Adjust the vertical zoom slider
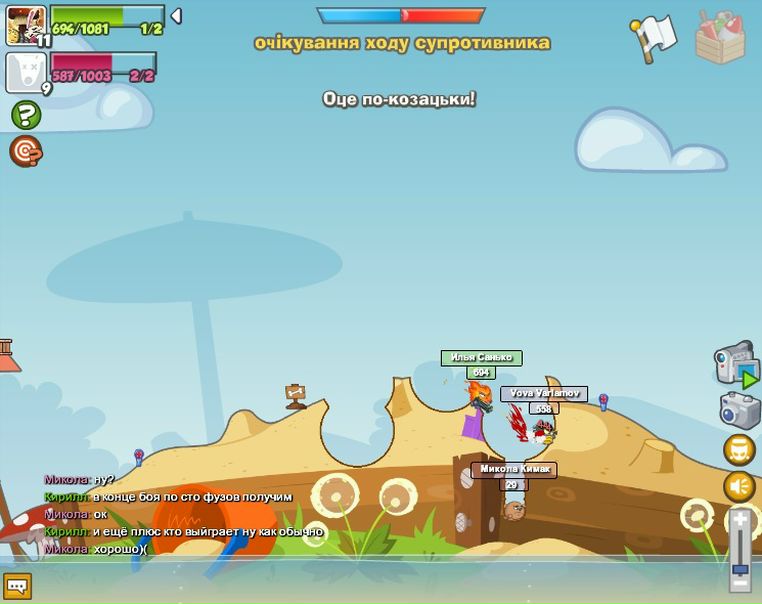The image size is (762, 604). pos(740,551)
